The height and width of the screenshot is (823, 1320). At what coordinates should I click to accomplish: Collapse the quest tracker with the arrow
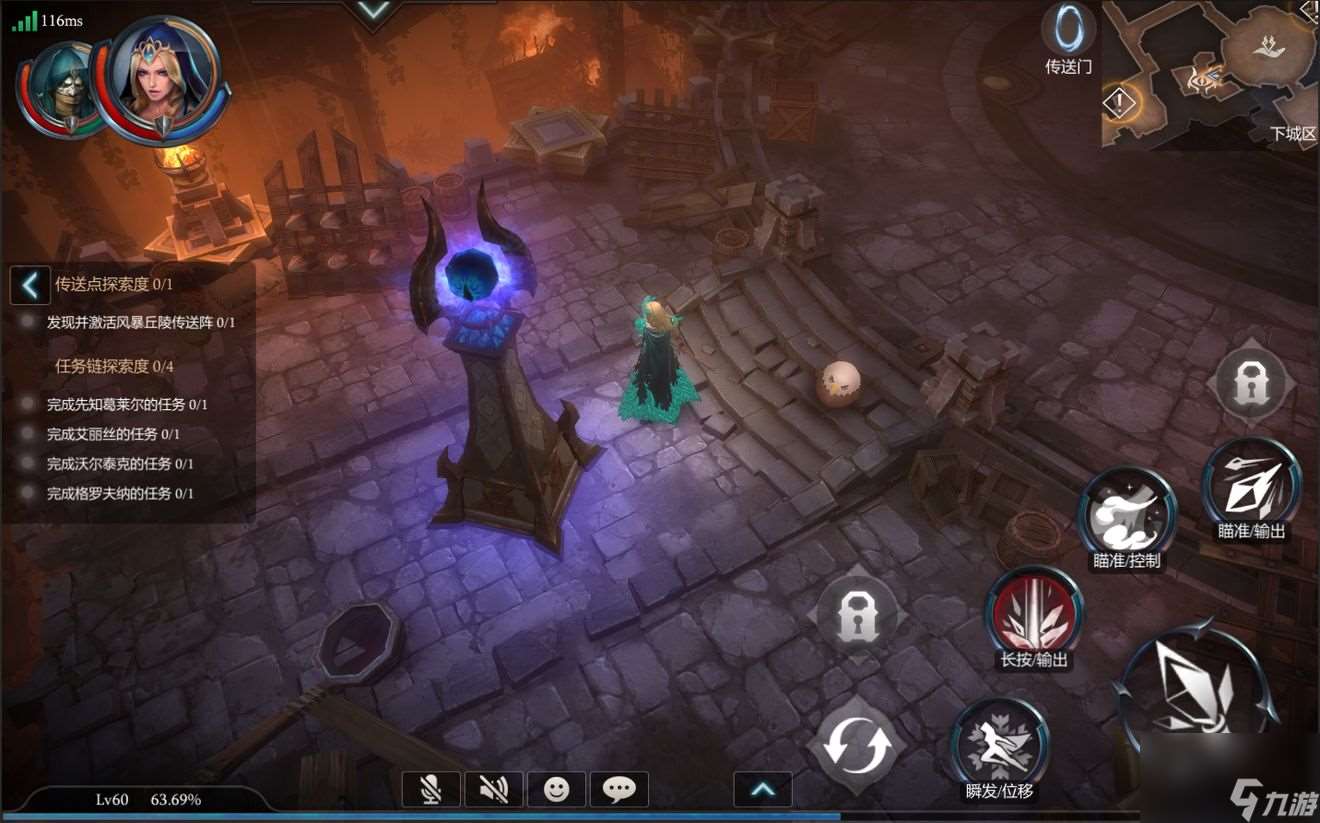click(x=30, y=285)
